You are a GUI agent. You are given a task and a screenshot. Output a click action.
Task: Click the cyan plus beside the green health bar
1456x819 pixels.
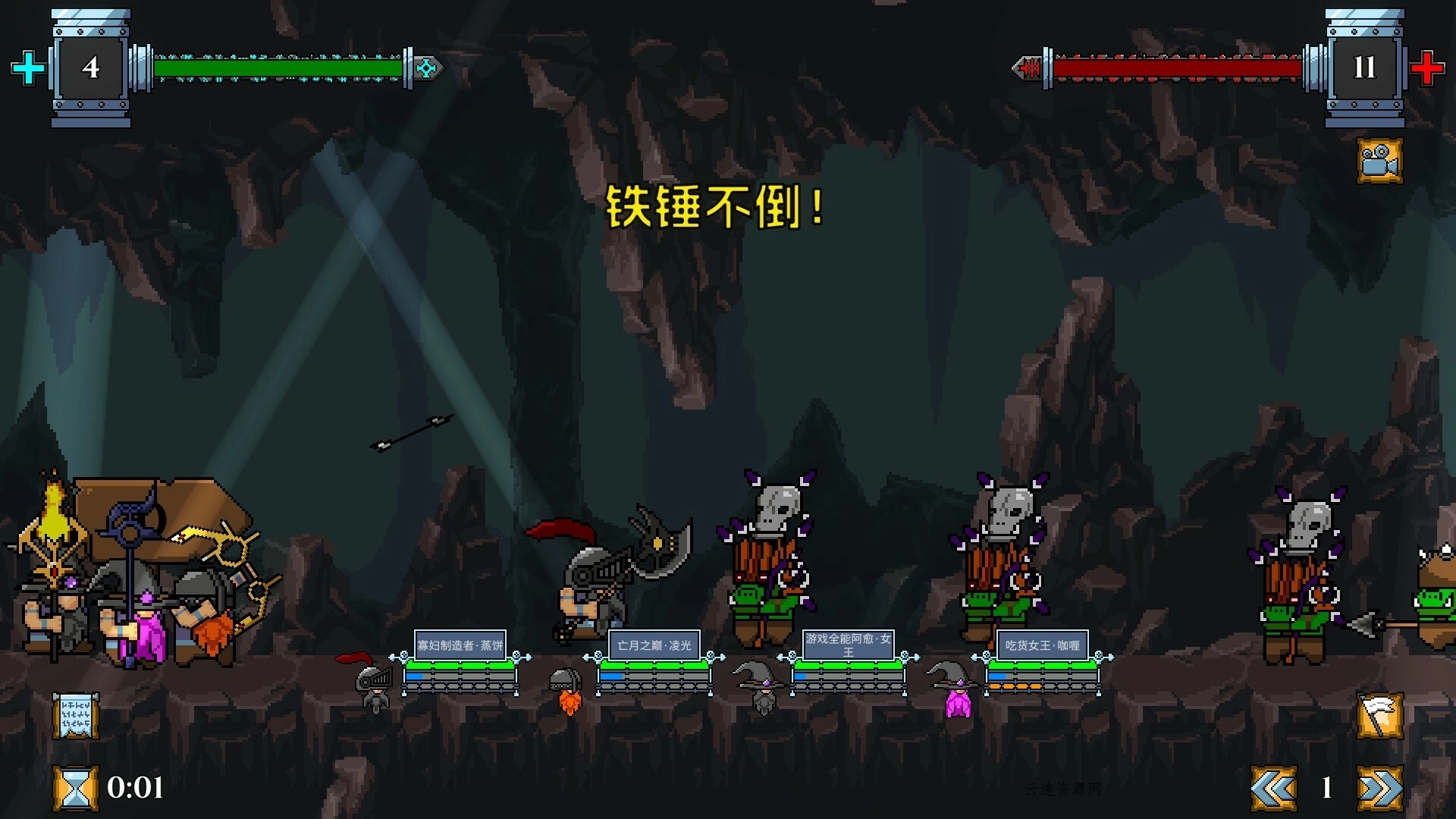(28, 68)
